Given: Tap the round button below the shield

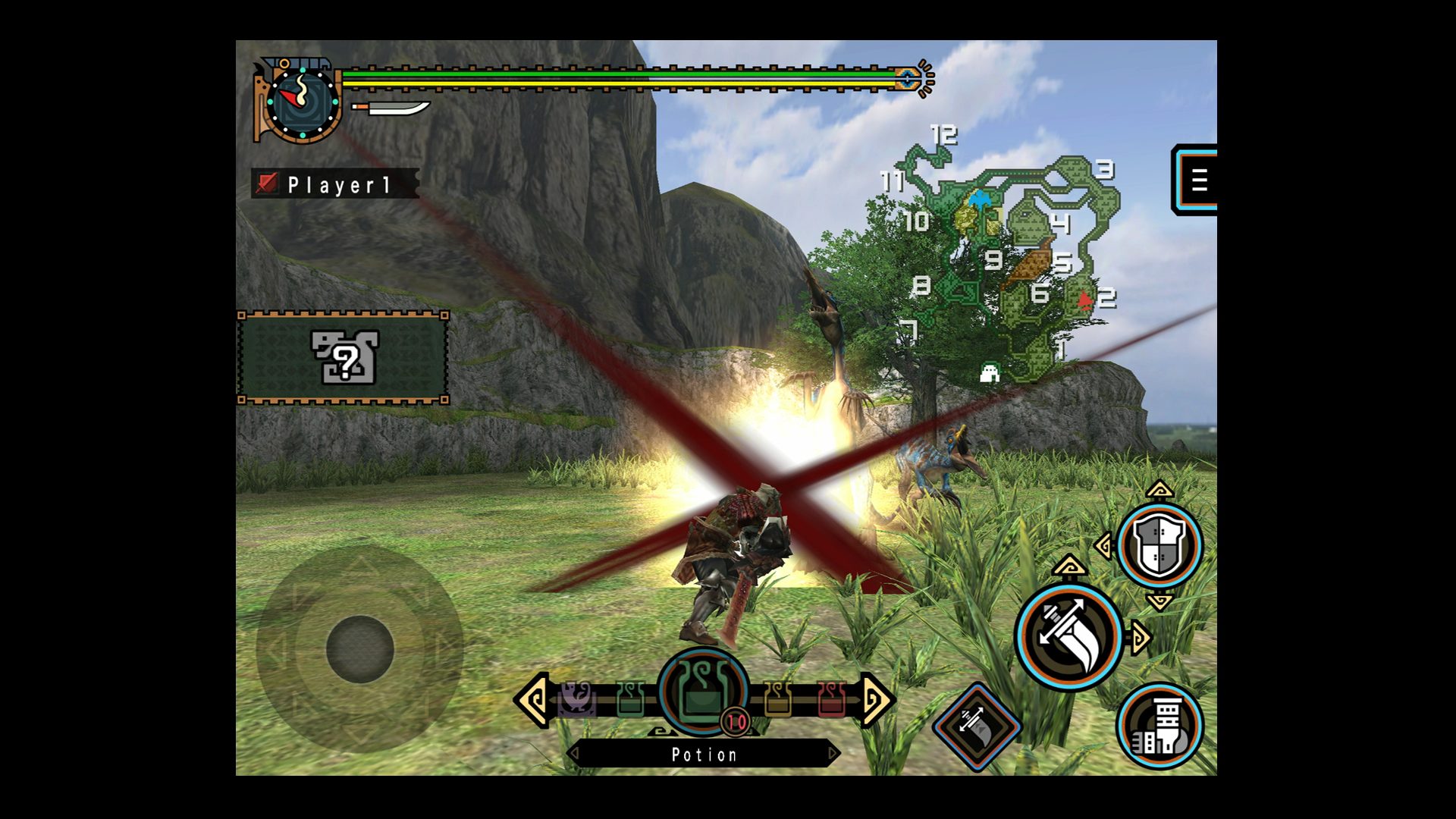Looking at the screenshot, I should [x=1159, y=726].
